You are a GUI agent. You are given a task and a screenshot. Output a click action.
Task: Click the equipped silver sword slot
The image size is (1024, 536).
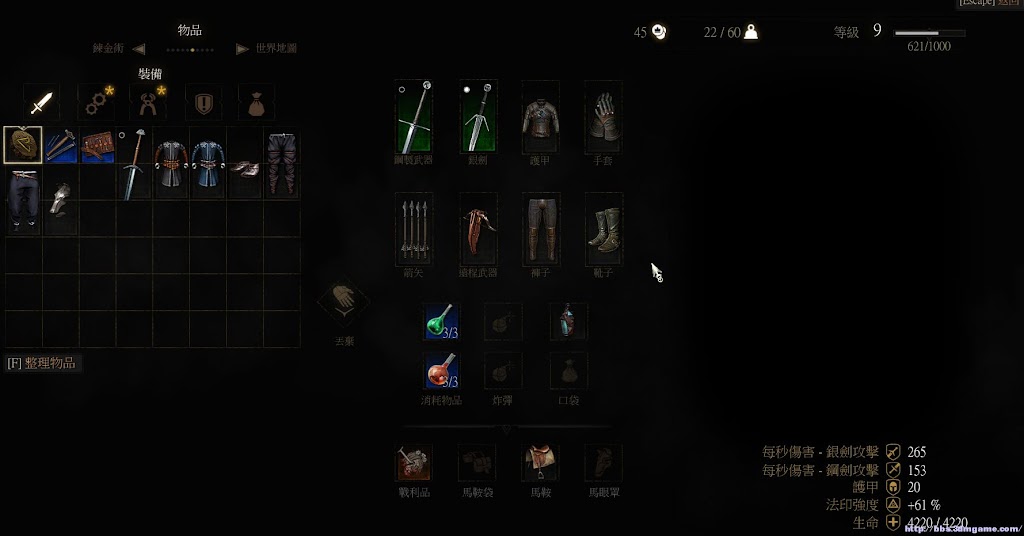pyautogui.click(x=478, y=116)
